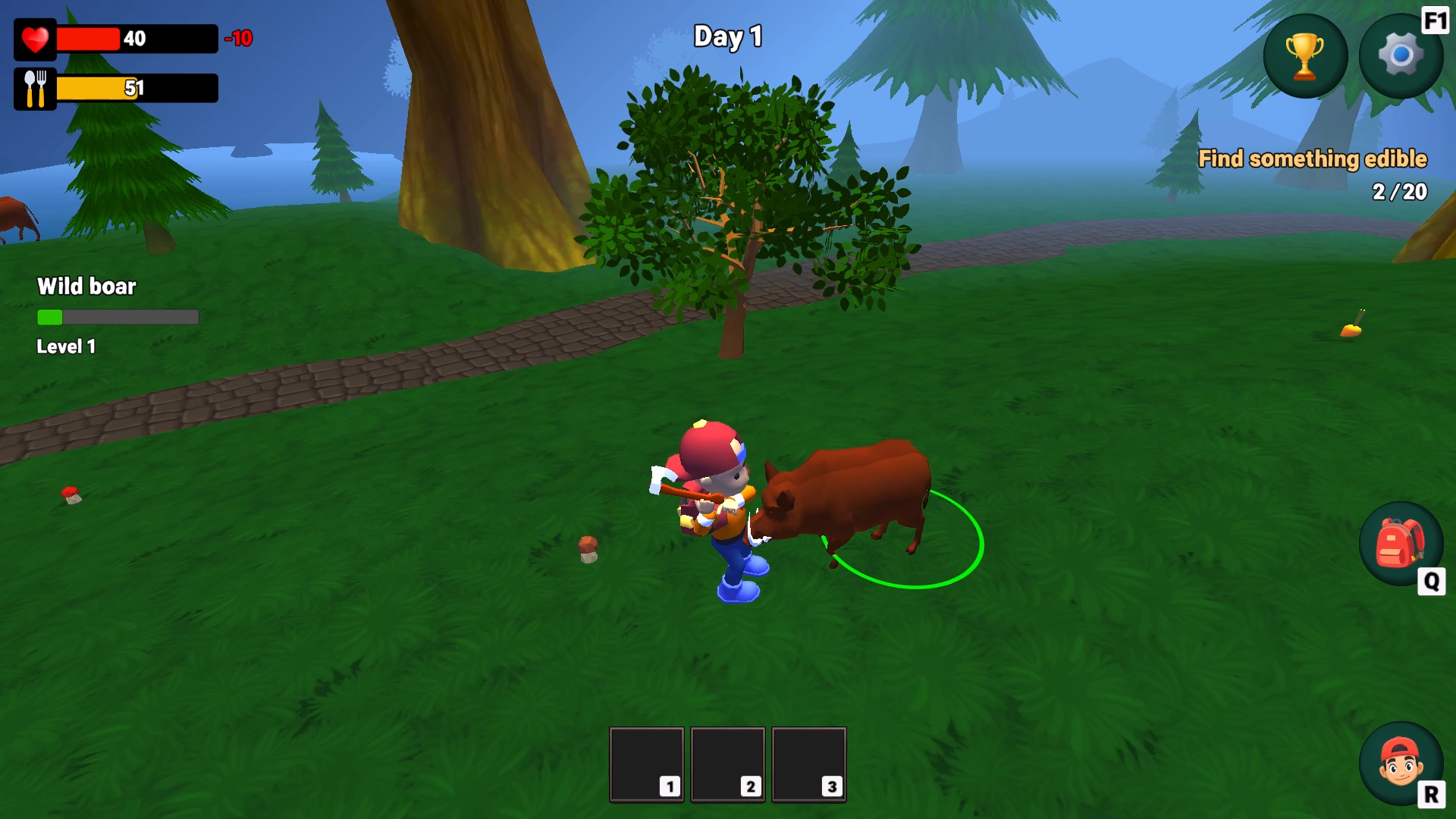Click the fork and knife hunger icon
1456x819 pixels.
tap(34, 87)
